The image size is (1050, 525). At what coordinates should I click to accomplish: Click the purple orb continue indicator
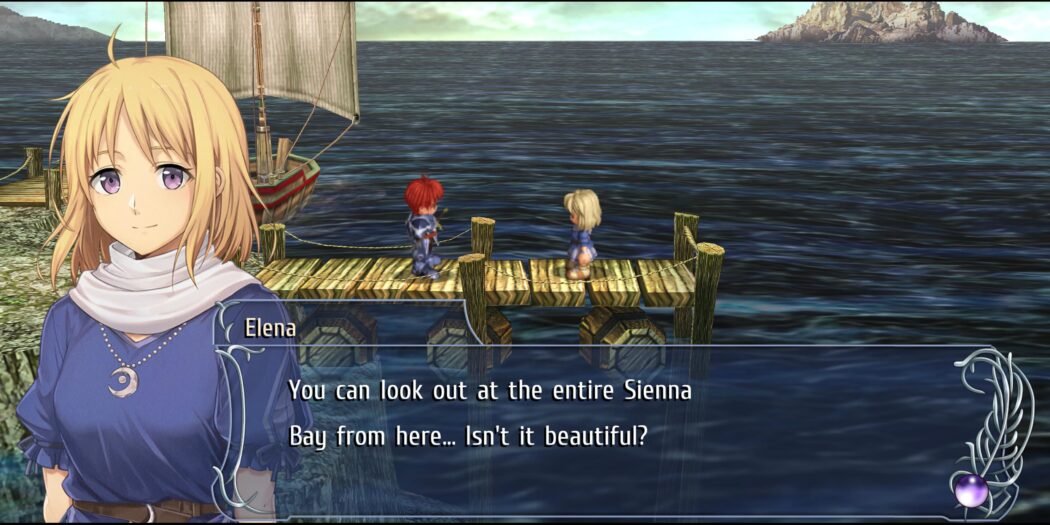[x=970, y=490]
